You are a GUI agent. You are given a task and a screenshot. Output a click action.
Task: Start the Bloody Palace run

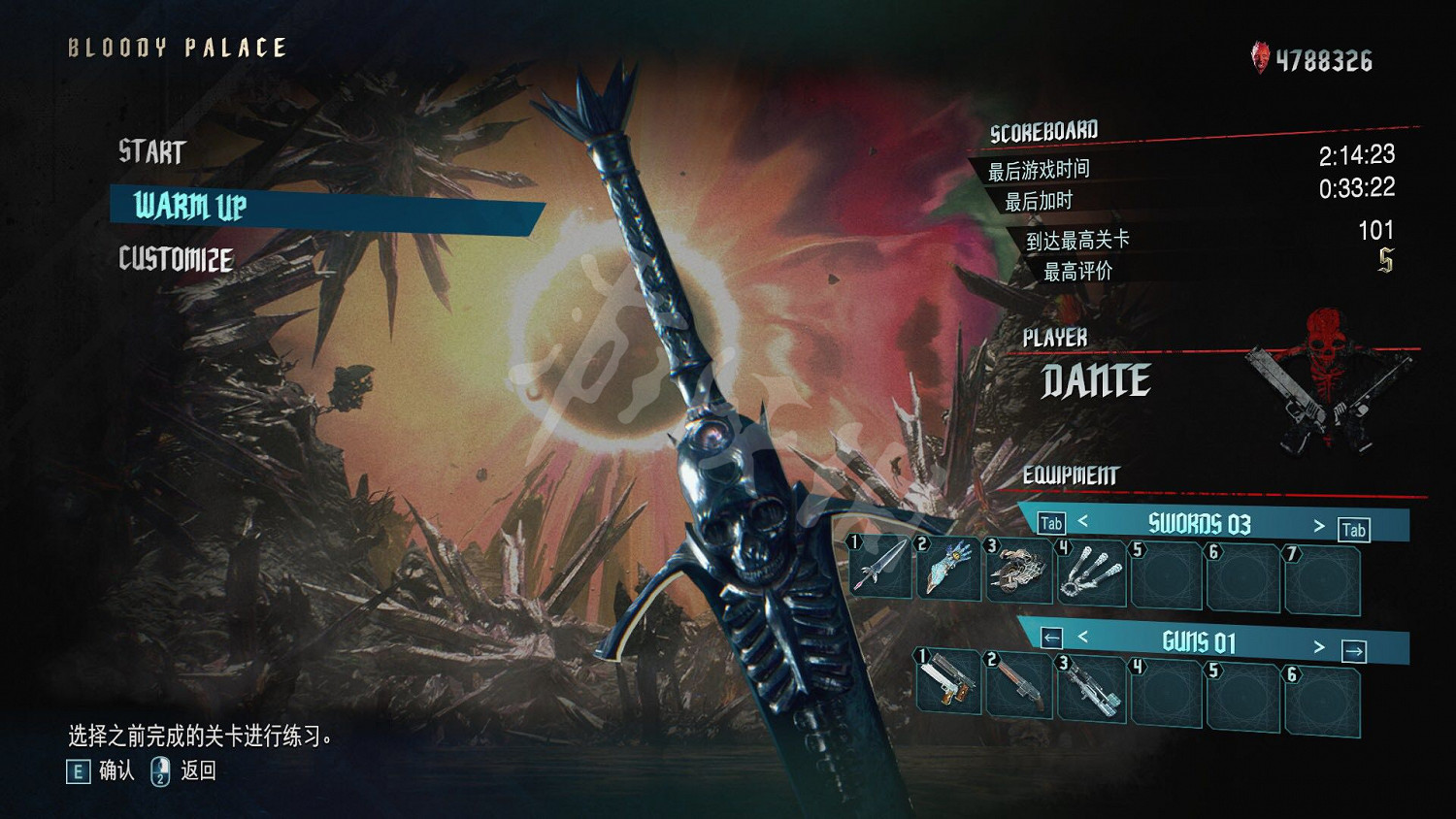(x=152, y=152)
